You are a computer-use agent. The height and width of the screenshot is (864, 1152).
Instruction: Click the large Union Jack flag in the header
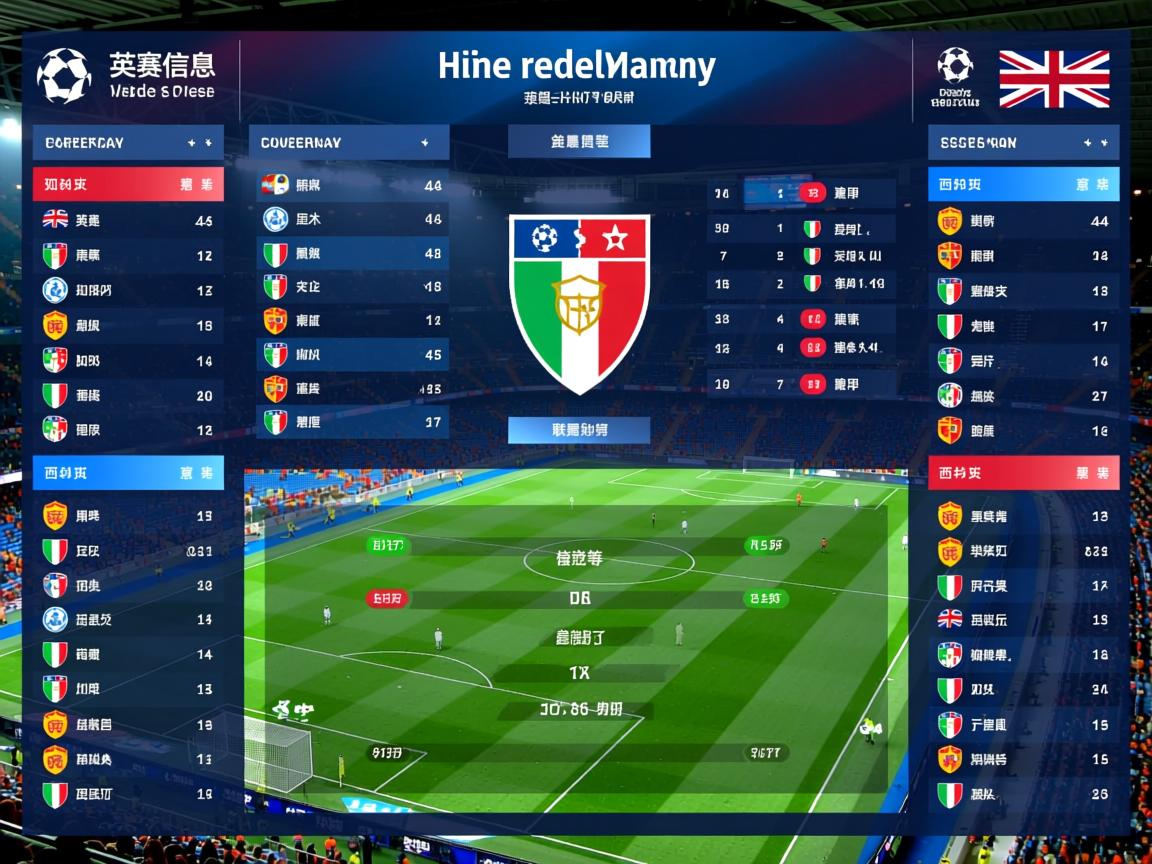(x=1054, y=79)
